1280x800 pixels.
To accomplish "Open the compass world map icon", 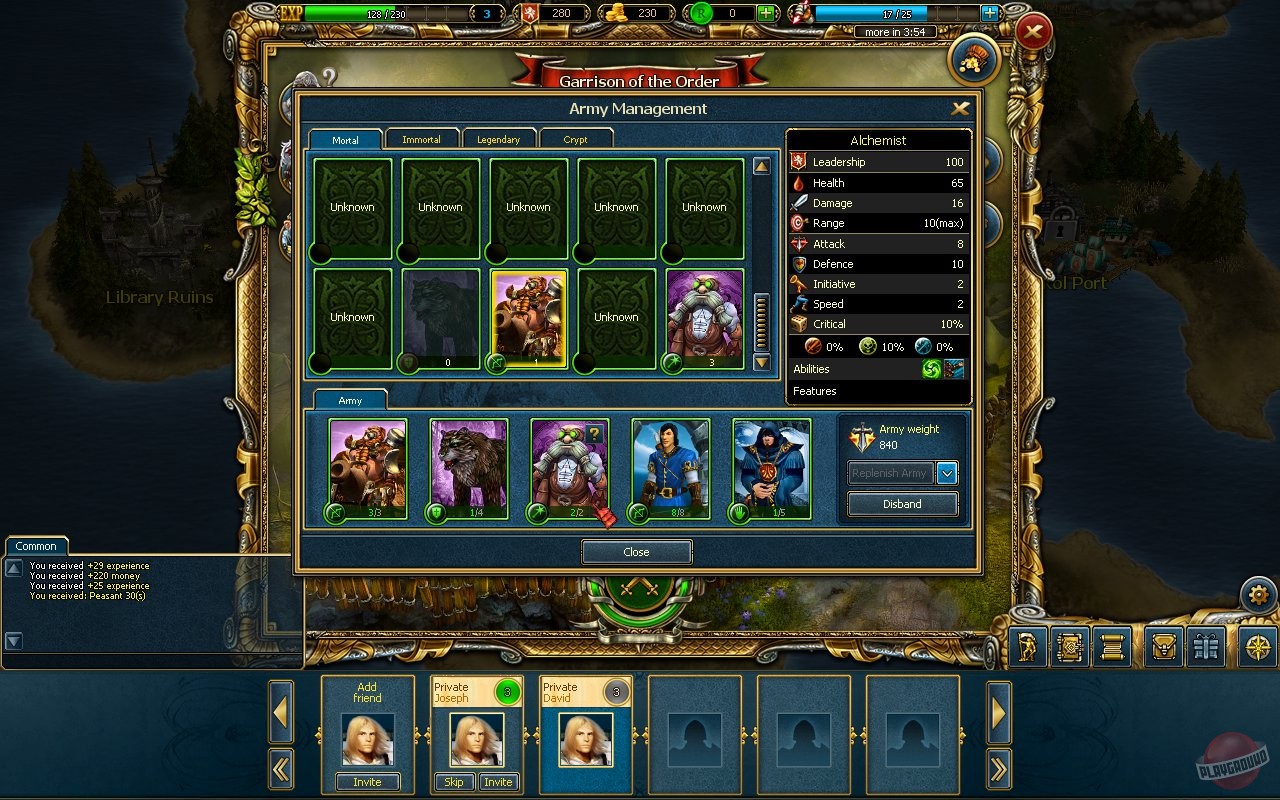I will 1259,647.
